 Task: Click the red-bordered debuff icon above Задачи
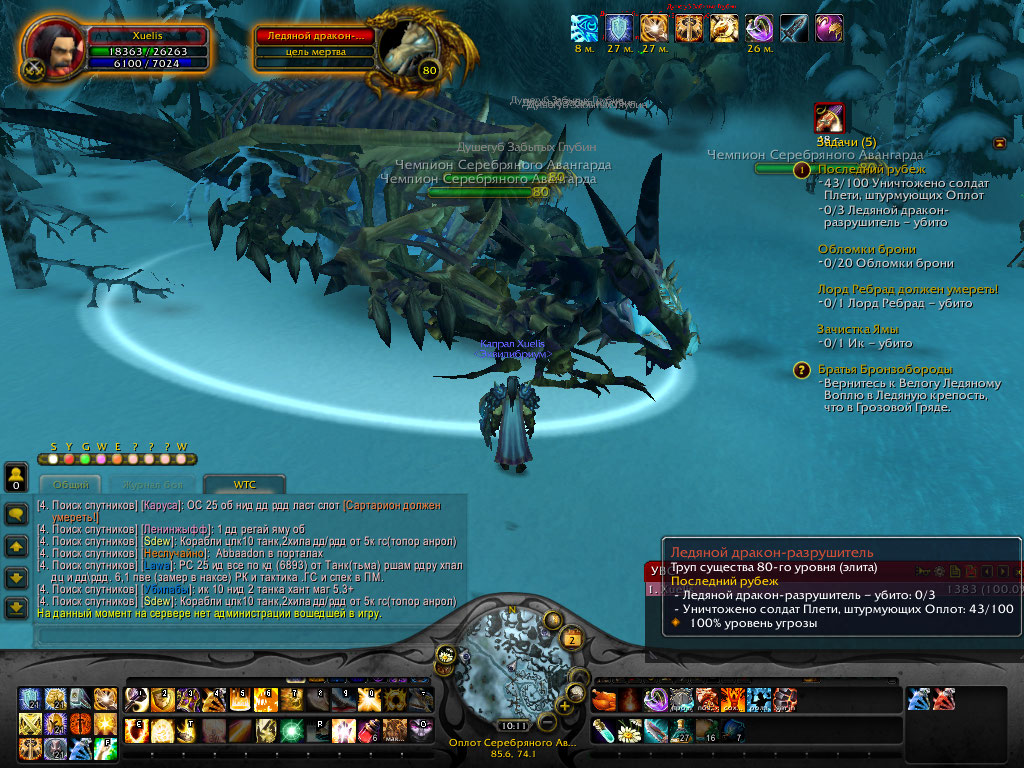(828, 119)
